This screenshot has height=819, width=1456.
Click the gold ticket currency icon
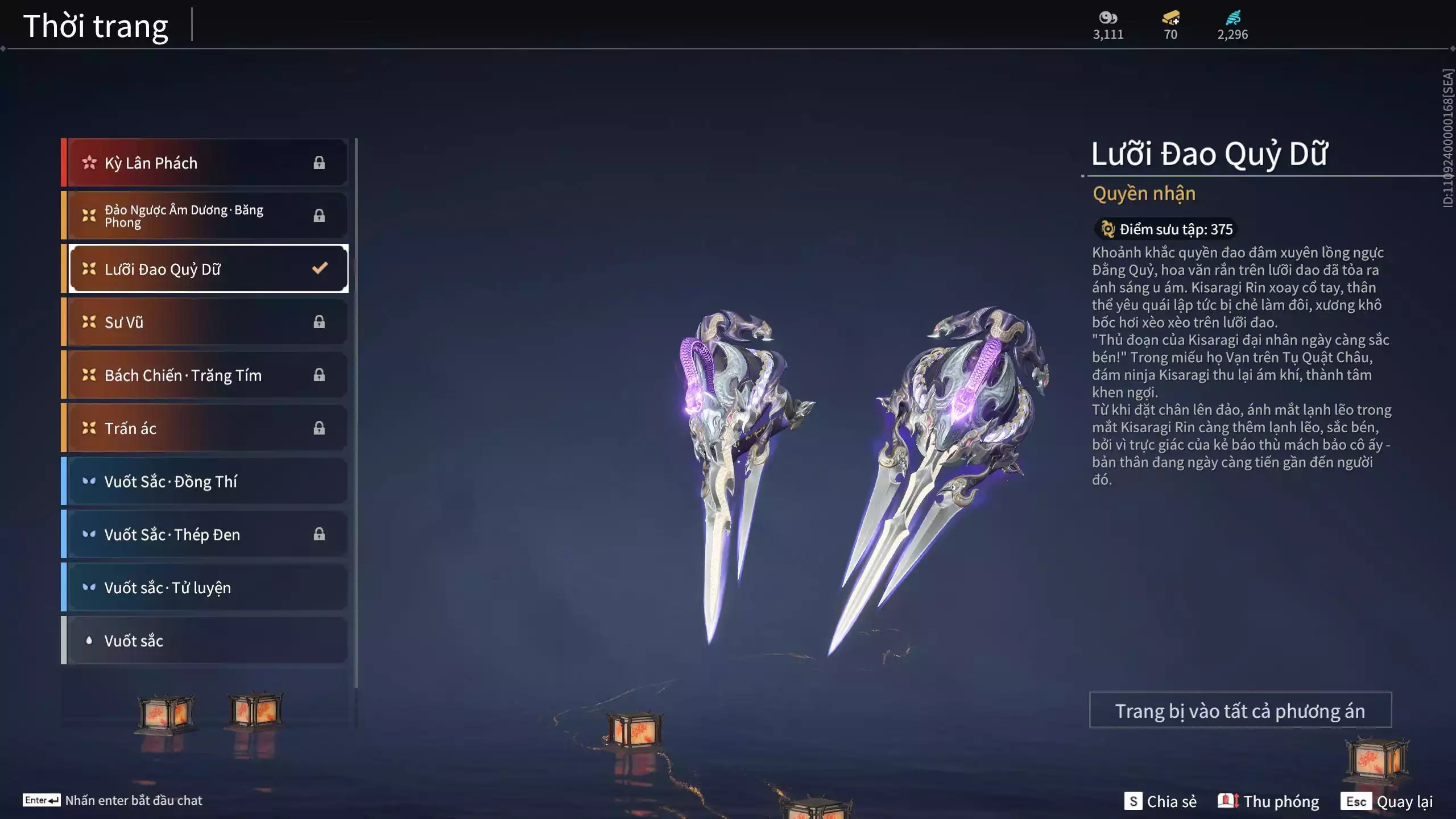click(x=1170, y=18)
